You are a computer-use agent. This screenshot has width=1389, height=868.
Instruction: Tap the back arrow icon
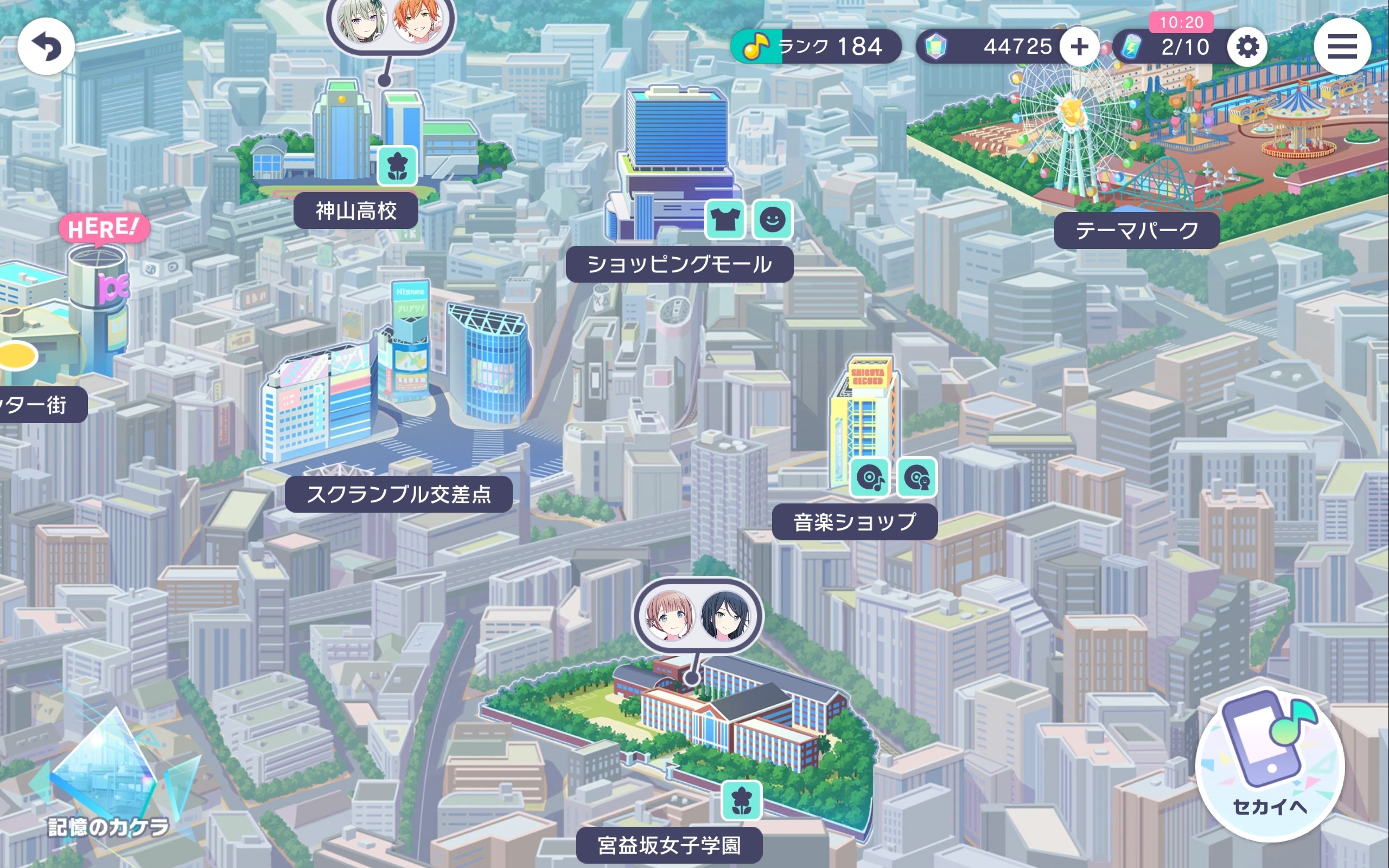pos(48,47)
